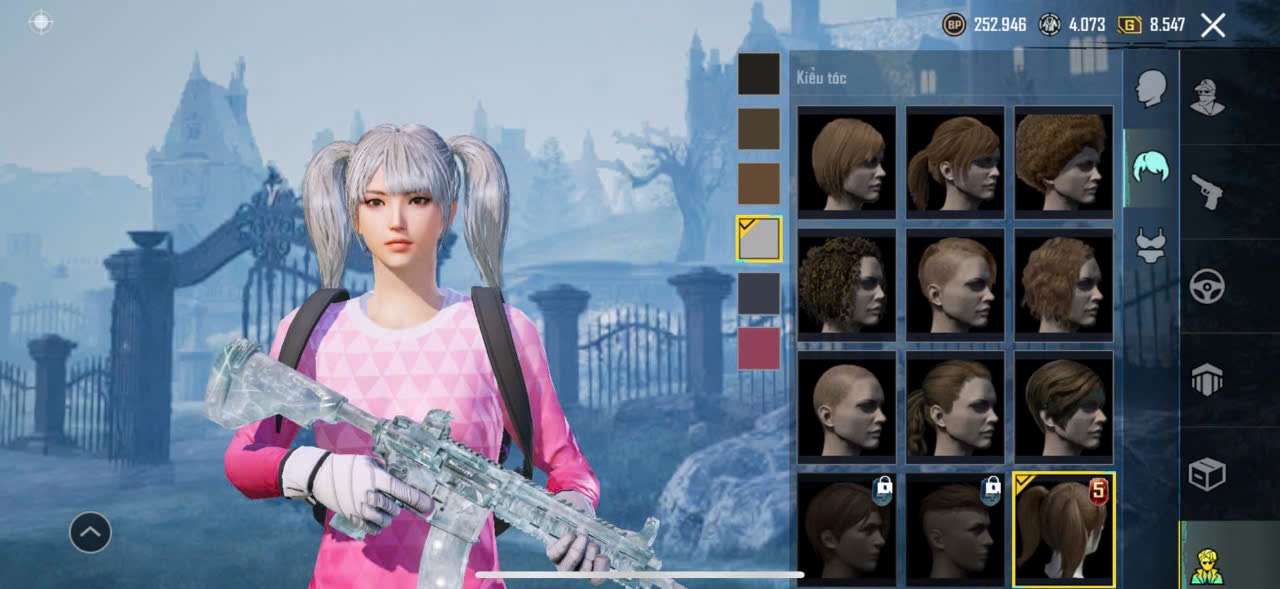
Task: Choose the round afro hairstyle
Action: click(x=1063, y=162)
